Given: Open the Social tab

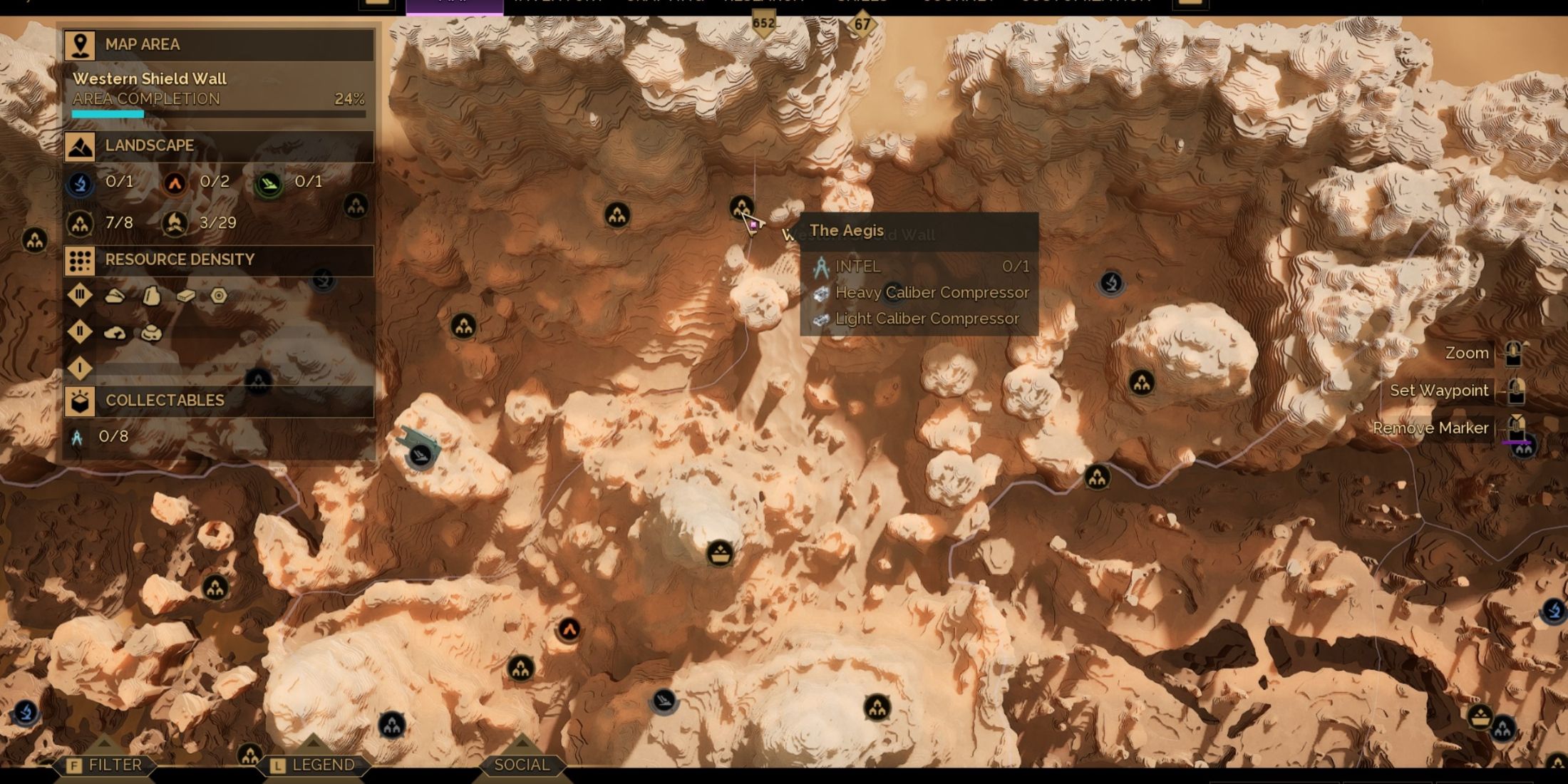Looking at the screenshot, I should (x=522, y=765).
